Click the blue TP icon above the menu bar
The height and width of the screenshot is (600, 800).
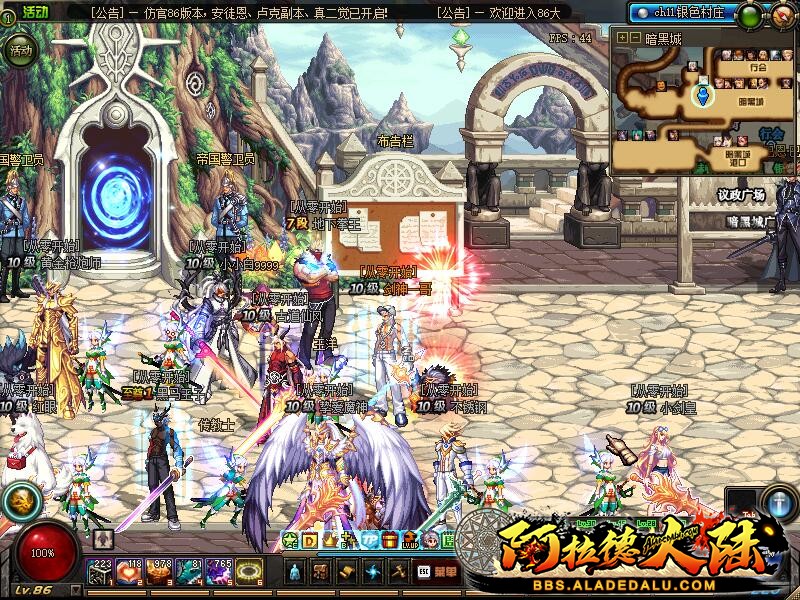(x=369, y=540)
